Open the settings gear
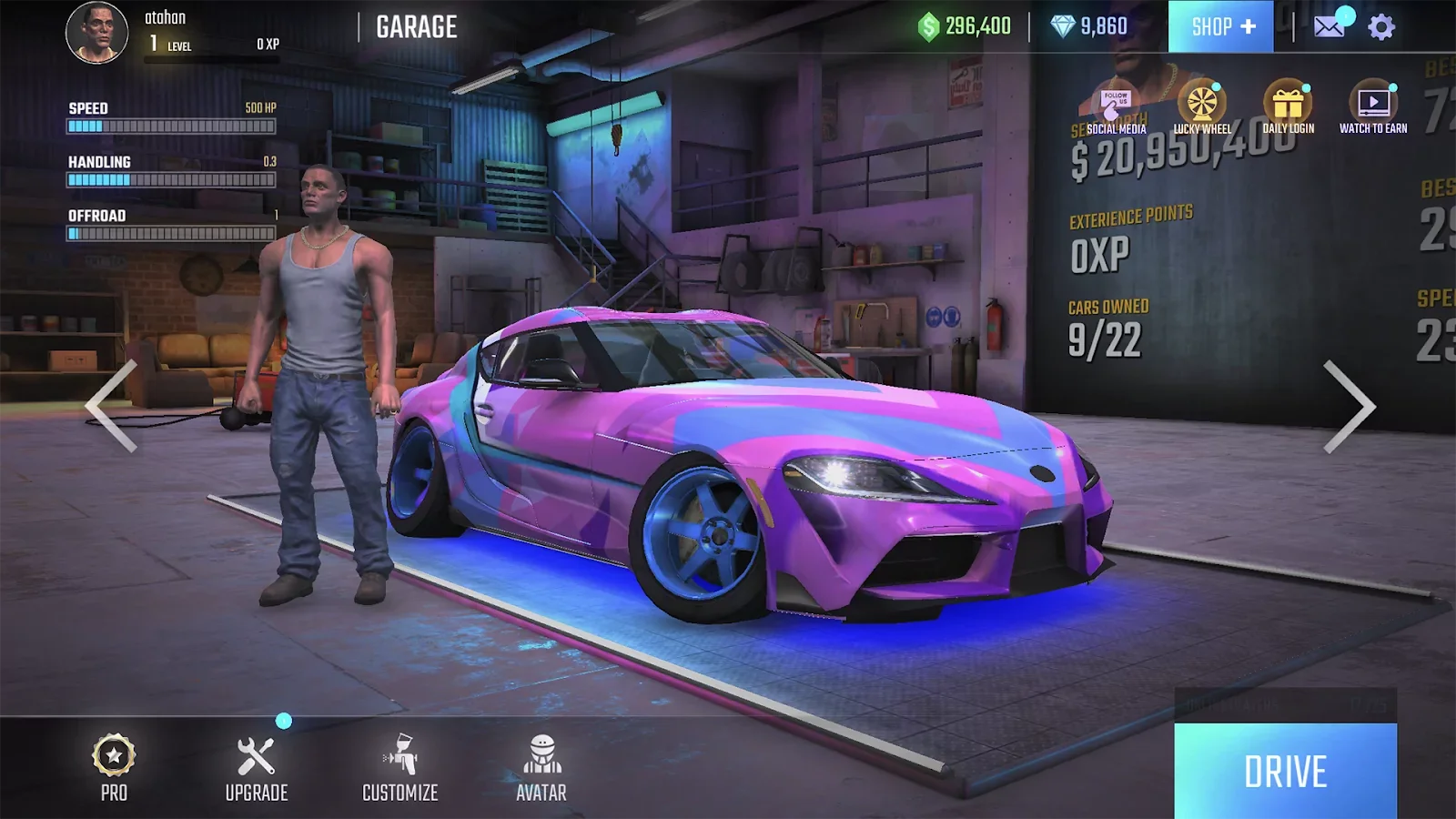Screen dimensions: 1456x819 [1380, 27]
